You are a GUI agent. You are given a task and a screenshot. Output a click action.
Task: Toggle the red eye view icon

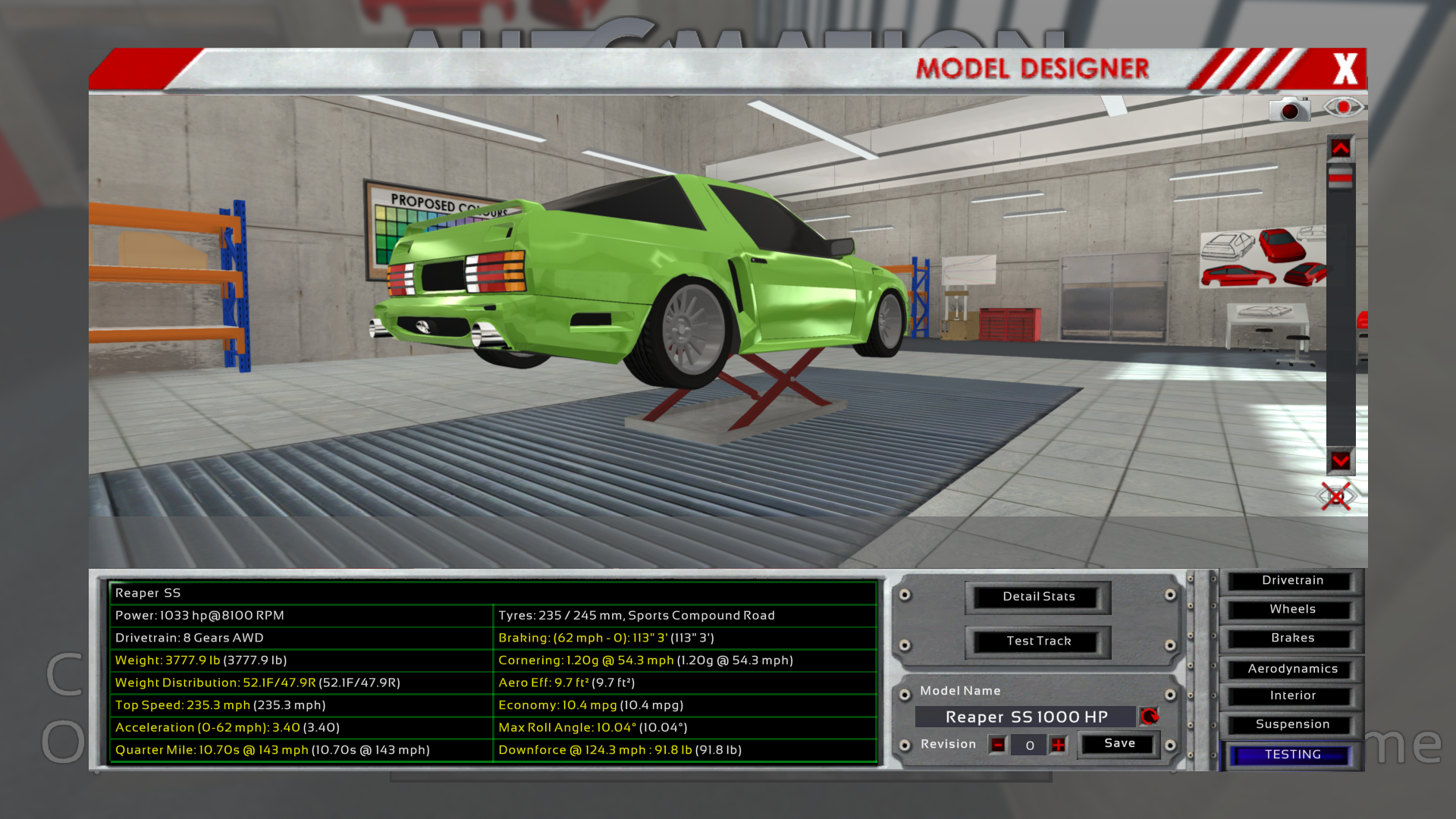click(1343, 108)
